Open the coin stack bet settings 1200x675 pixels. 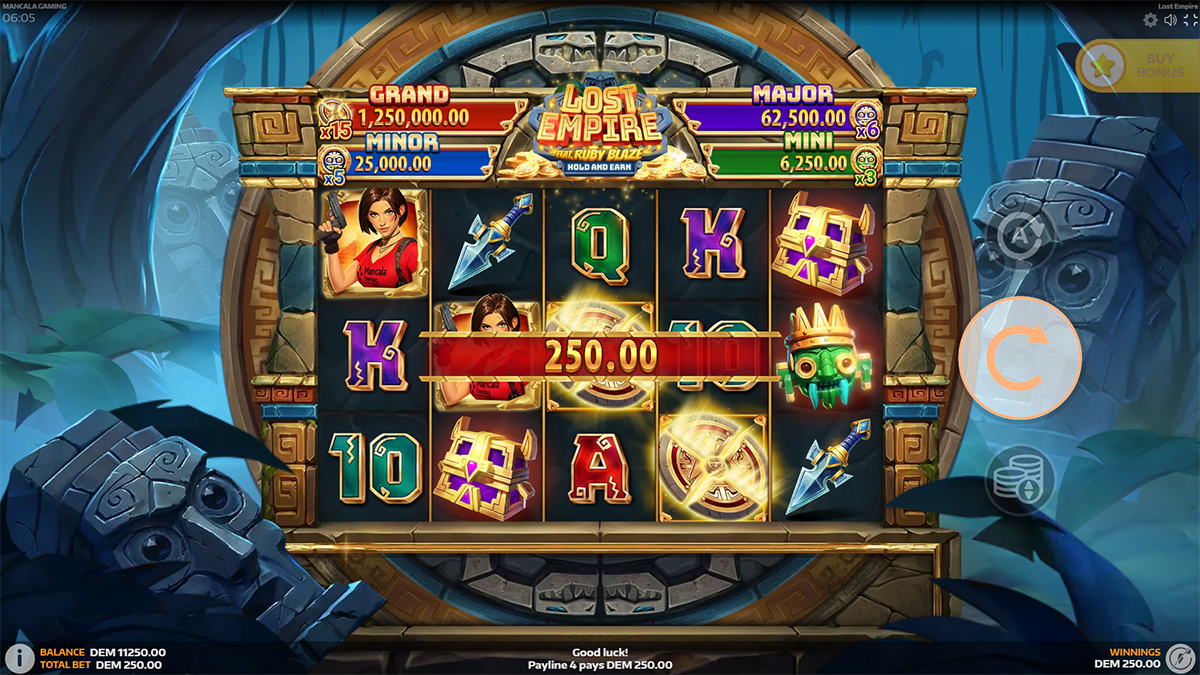[1019, 482]
